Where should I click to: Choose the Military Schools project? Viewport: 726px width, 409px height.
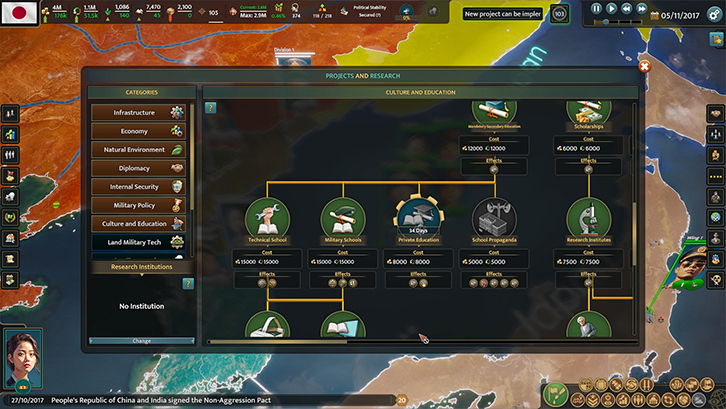[343, 219]
